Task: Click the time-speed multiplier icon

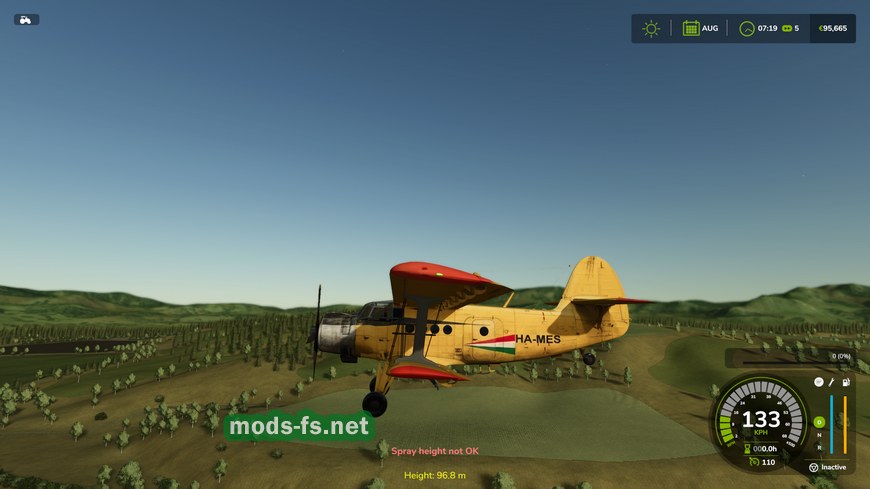Action: [x=786, y=28]
